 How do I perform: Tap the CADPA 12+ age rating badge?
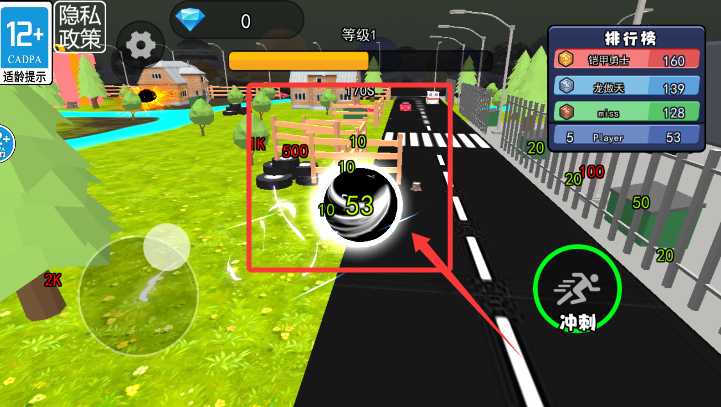pos(26,42)
